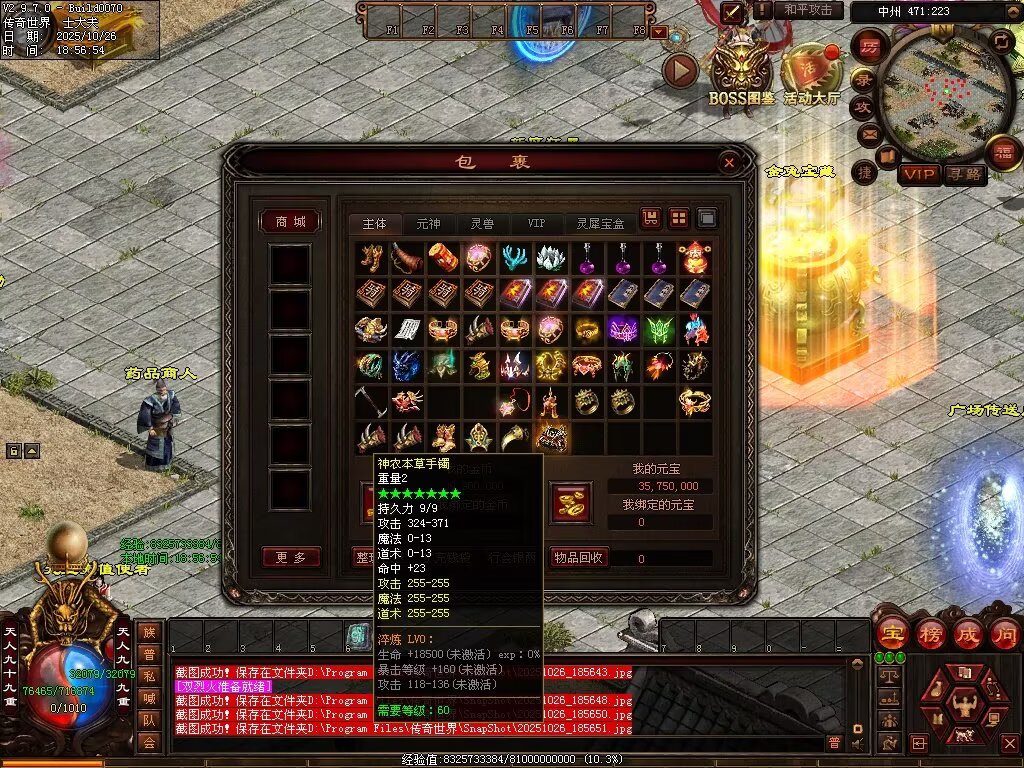This screenshot has width=1024, height=768.
Task: Click the 更多 button
Action: [291, 557]
